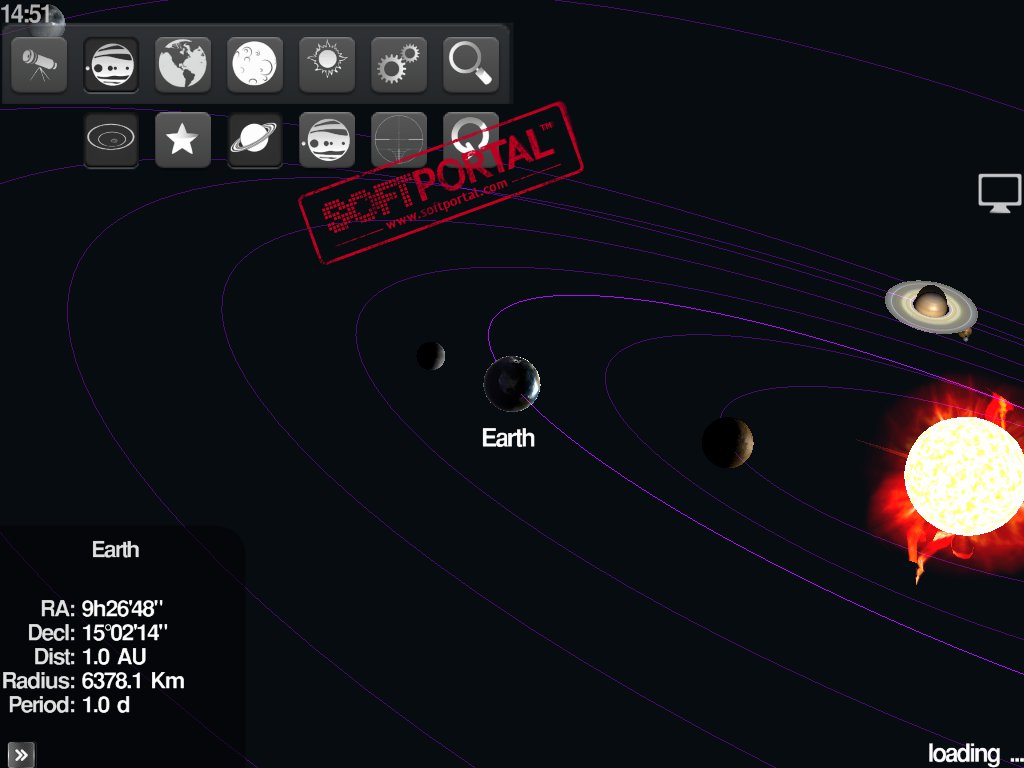1024x768 pixels.
Task: Open the Sun button
Action: (x=327, y=65)
